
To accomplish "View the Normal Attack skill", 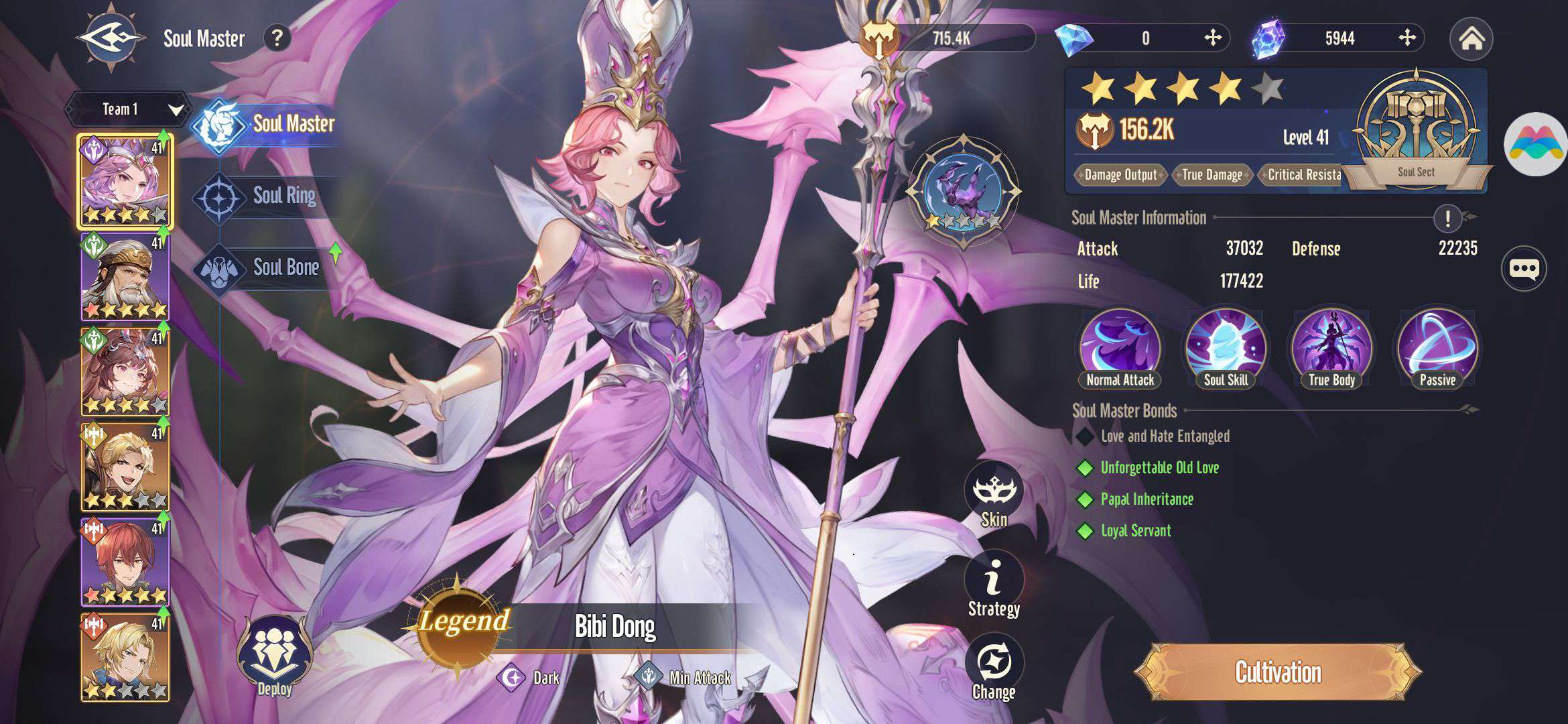I will (1120, 349).
